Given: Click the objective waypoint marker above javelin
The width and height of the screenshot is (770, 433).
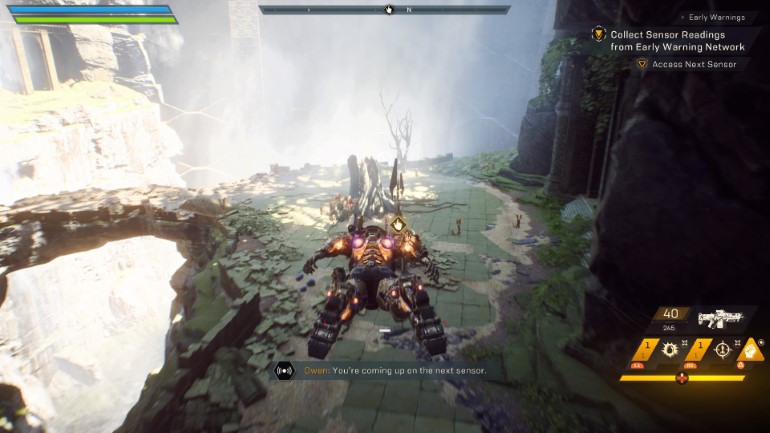Looking at the screenshot, I should (x=397, y=224).
